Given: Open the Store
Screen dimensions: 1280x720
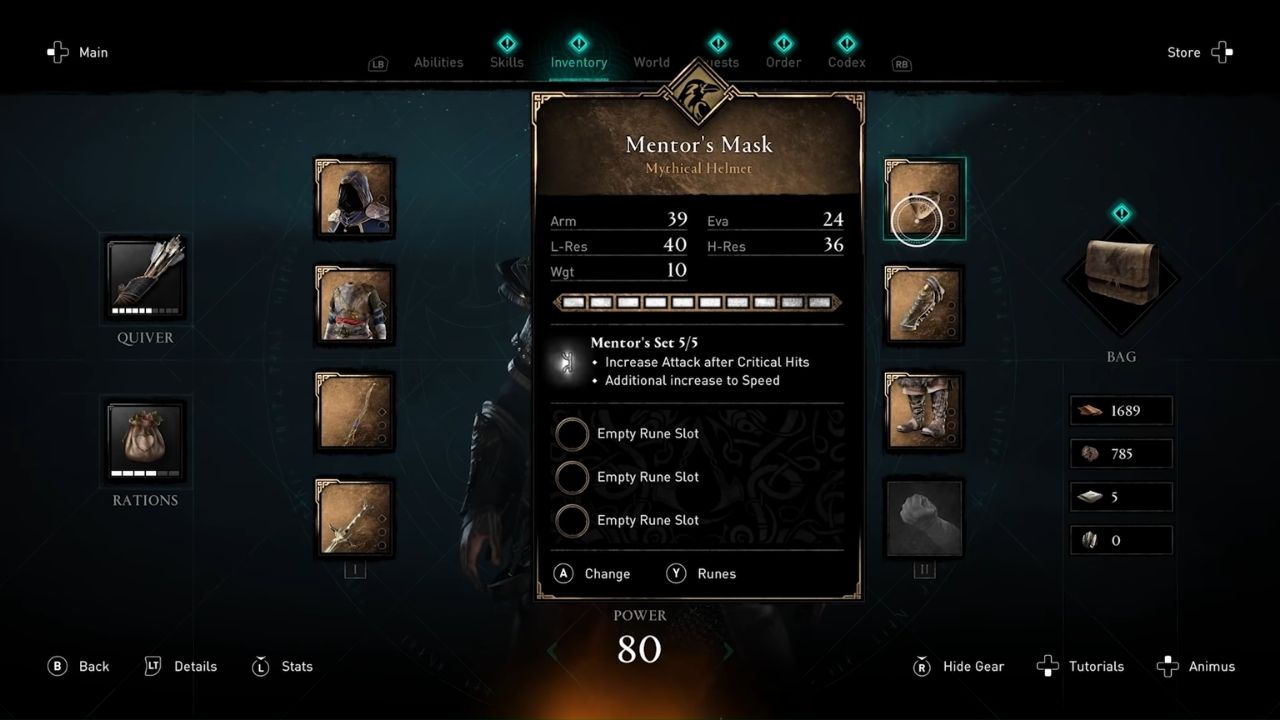Looking at the screenshot, I should coord(1183,52).
